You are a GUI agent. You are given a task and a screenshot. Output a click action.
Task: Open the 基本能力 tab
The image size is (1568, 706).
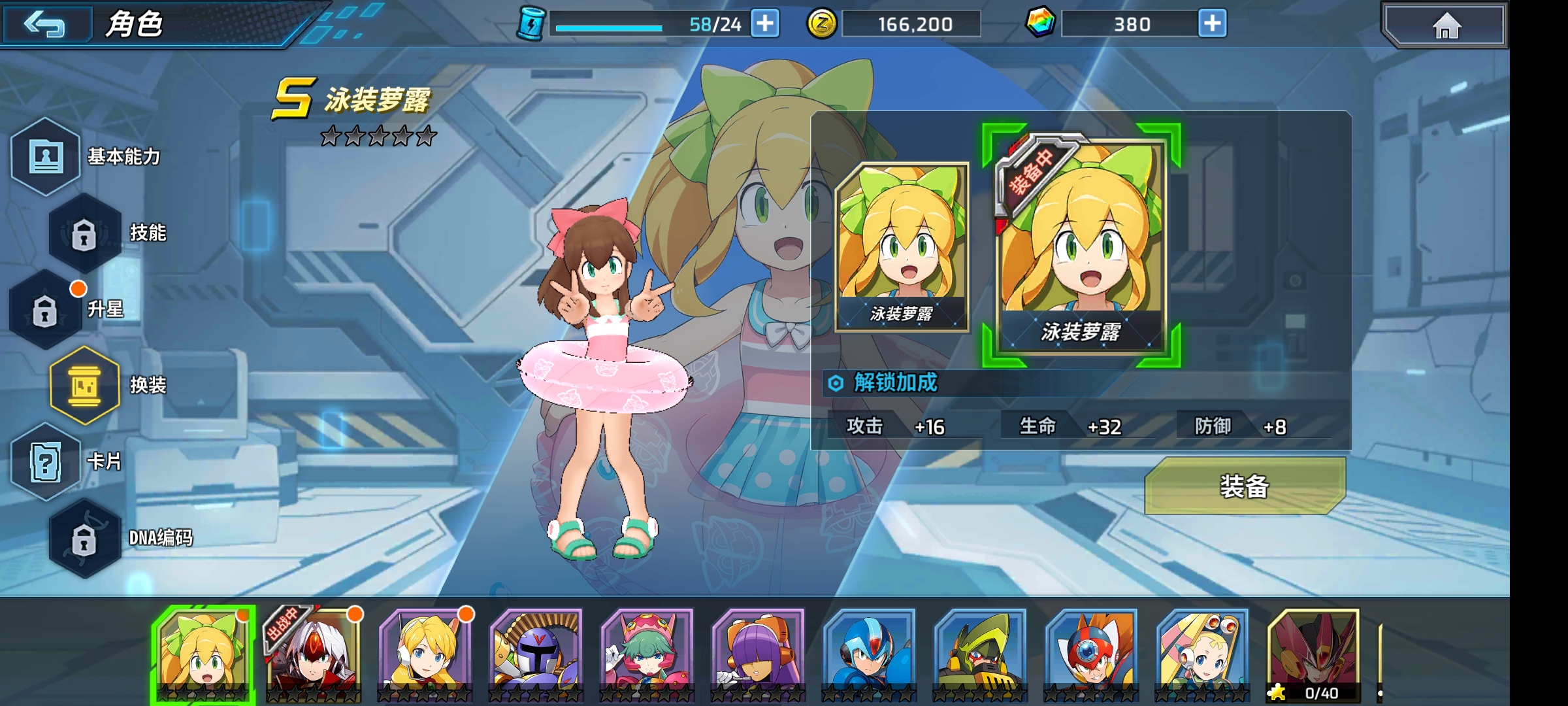pos(47,157)
